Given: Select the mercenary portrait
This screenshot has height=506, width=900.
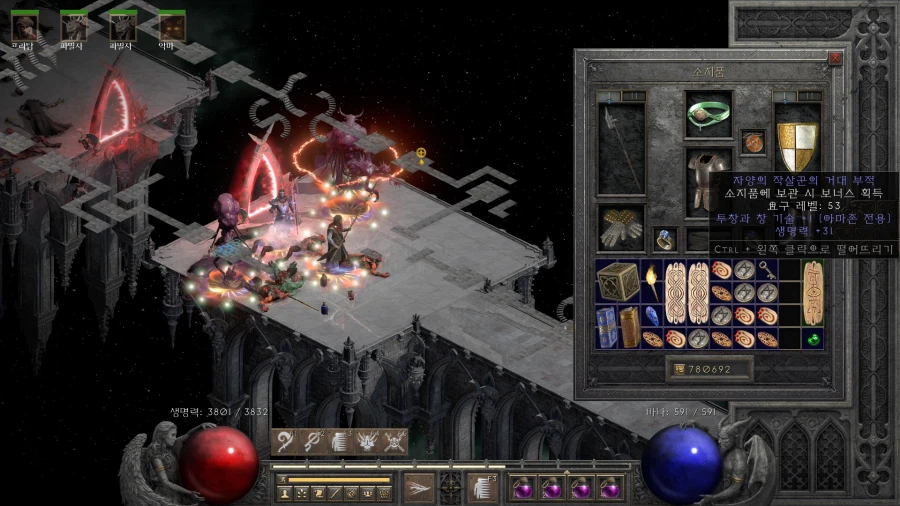Looking at the screenshot, I should pyautogui.click(x=25, y=25).
